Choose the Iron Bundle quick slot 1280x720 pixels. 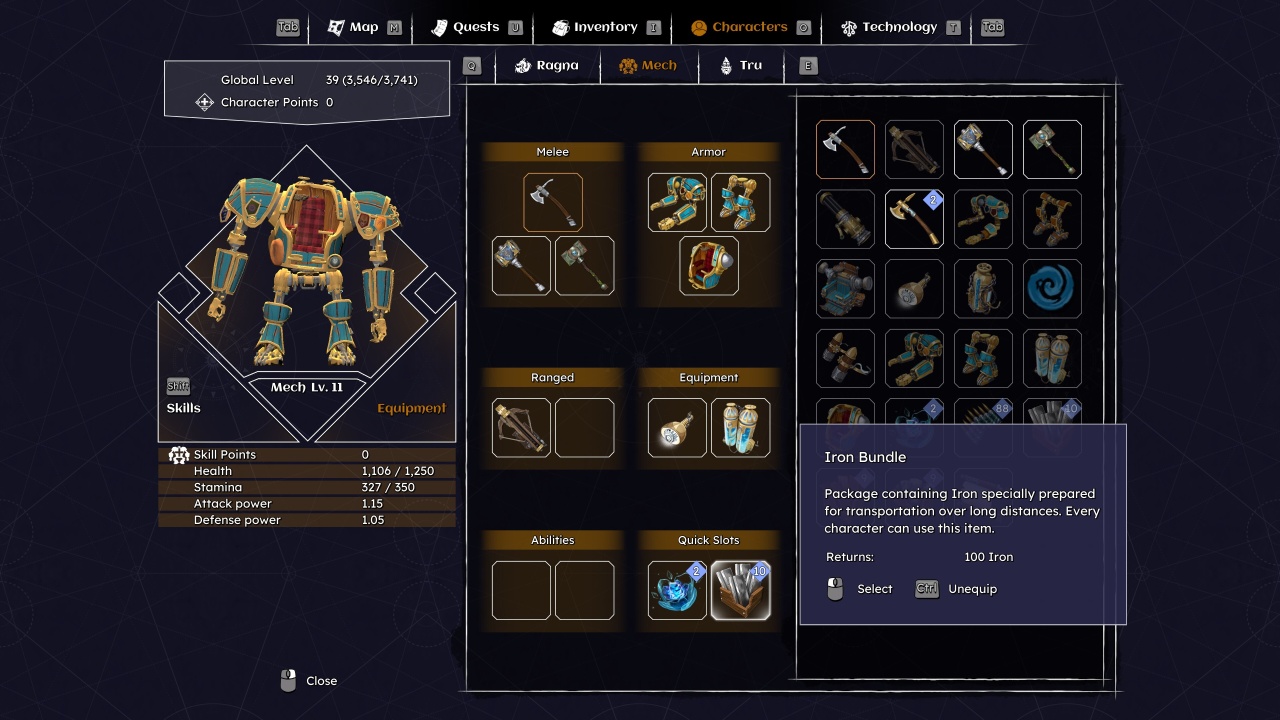point(740,590)
